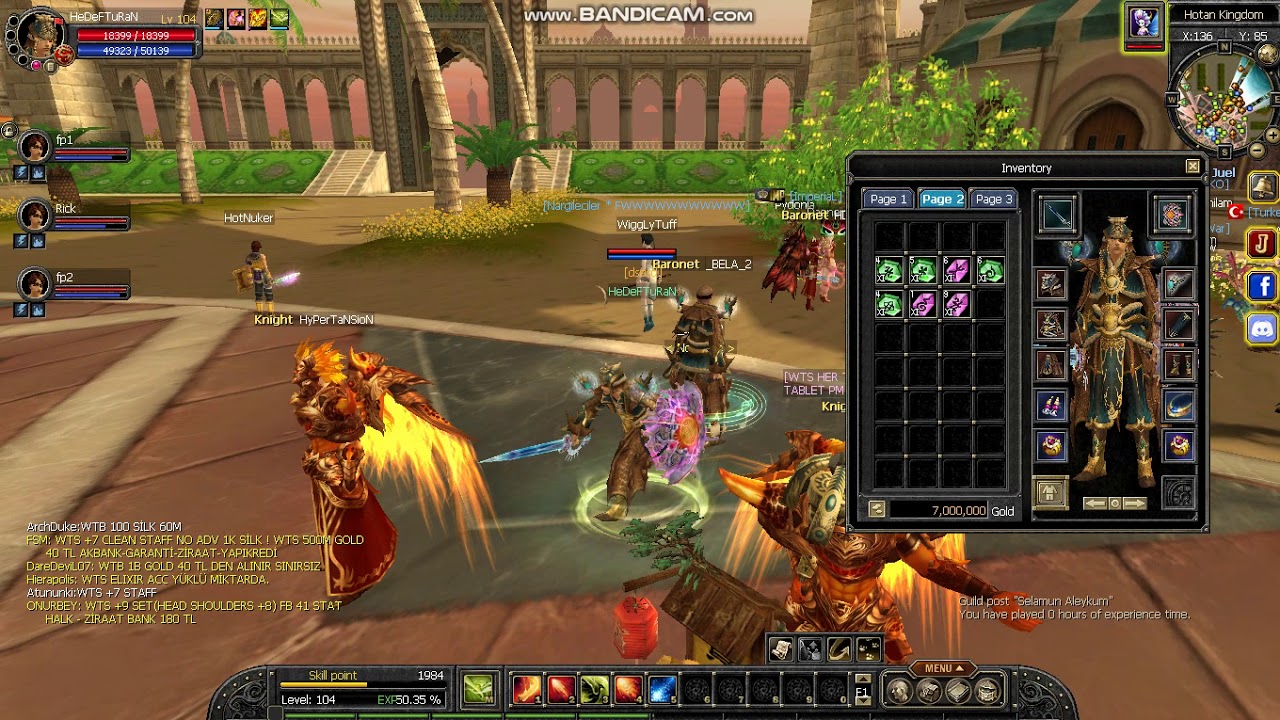Select party member Rick's portrait
This screenshot has width=1280, height=720.
pyautogui.click(x=35, y=215)
